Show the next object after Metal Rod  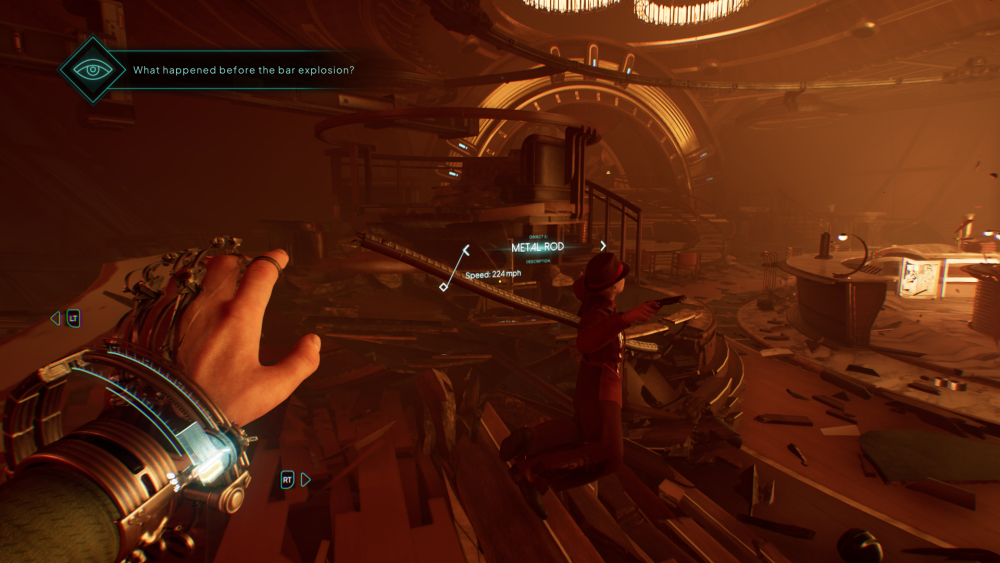coord(603,245)
